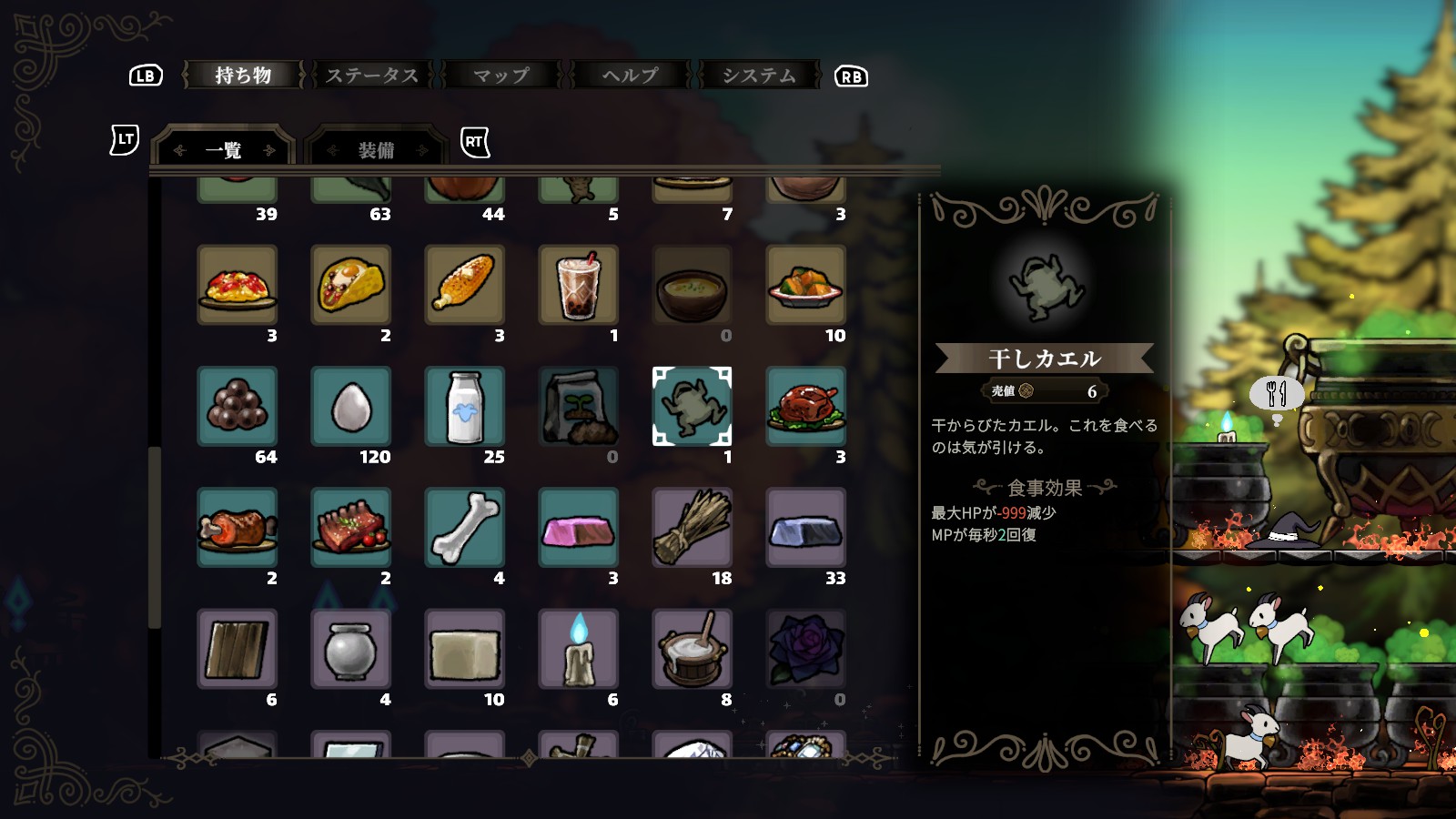Image resolution: width=1456 pixels, height=819 pixels.
Task: Click the inventory list scrollbar
Action: (155, 537)
